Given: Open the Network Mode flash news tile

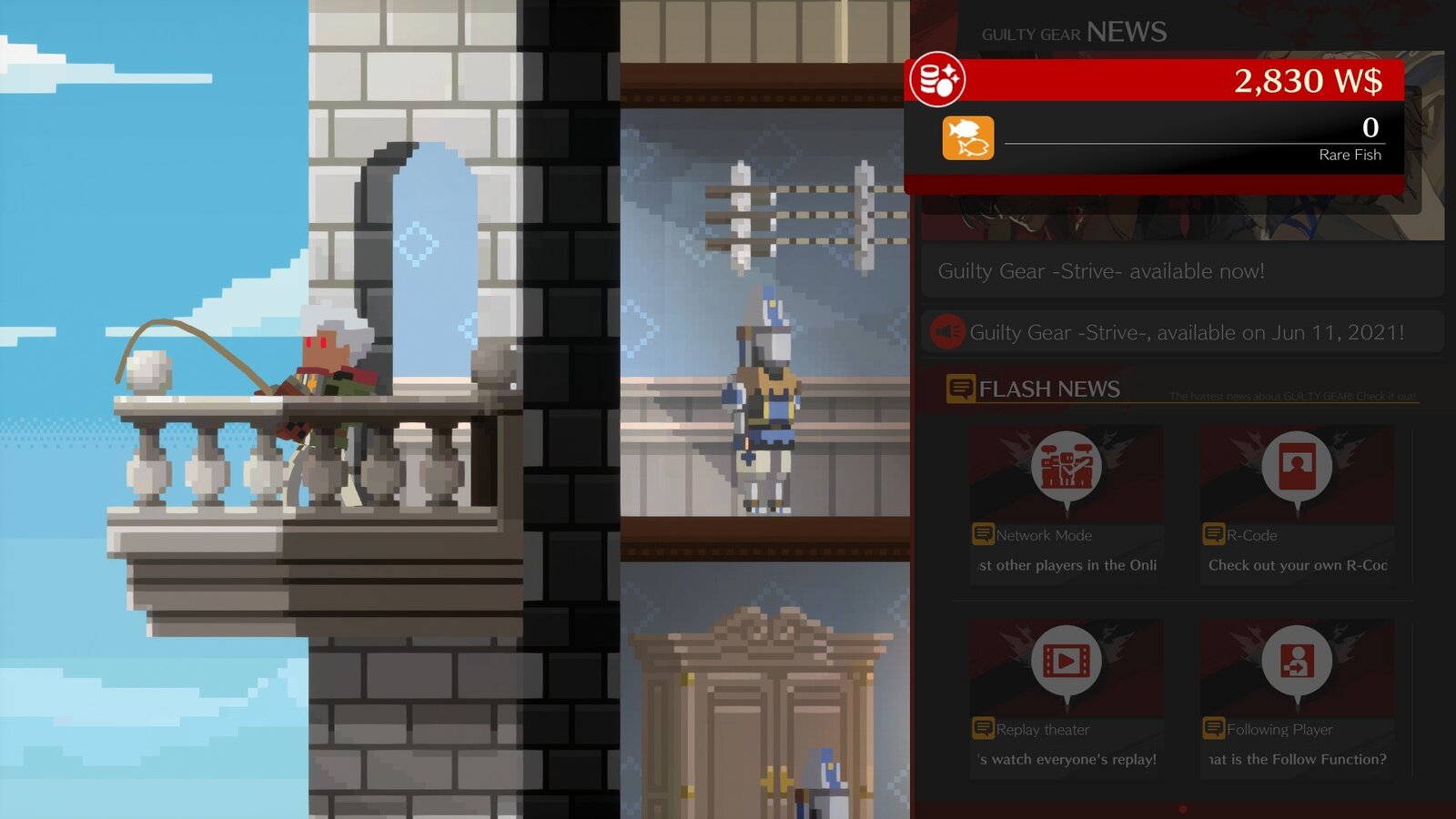Looking at the screenshot, I should (x=1066, y=503).
